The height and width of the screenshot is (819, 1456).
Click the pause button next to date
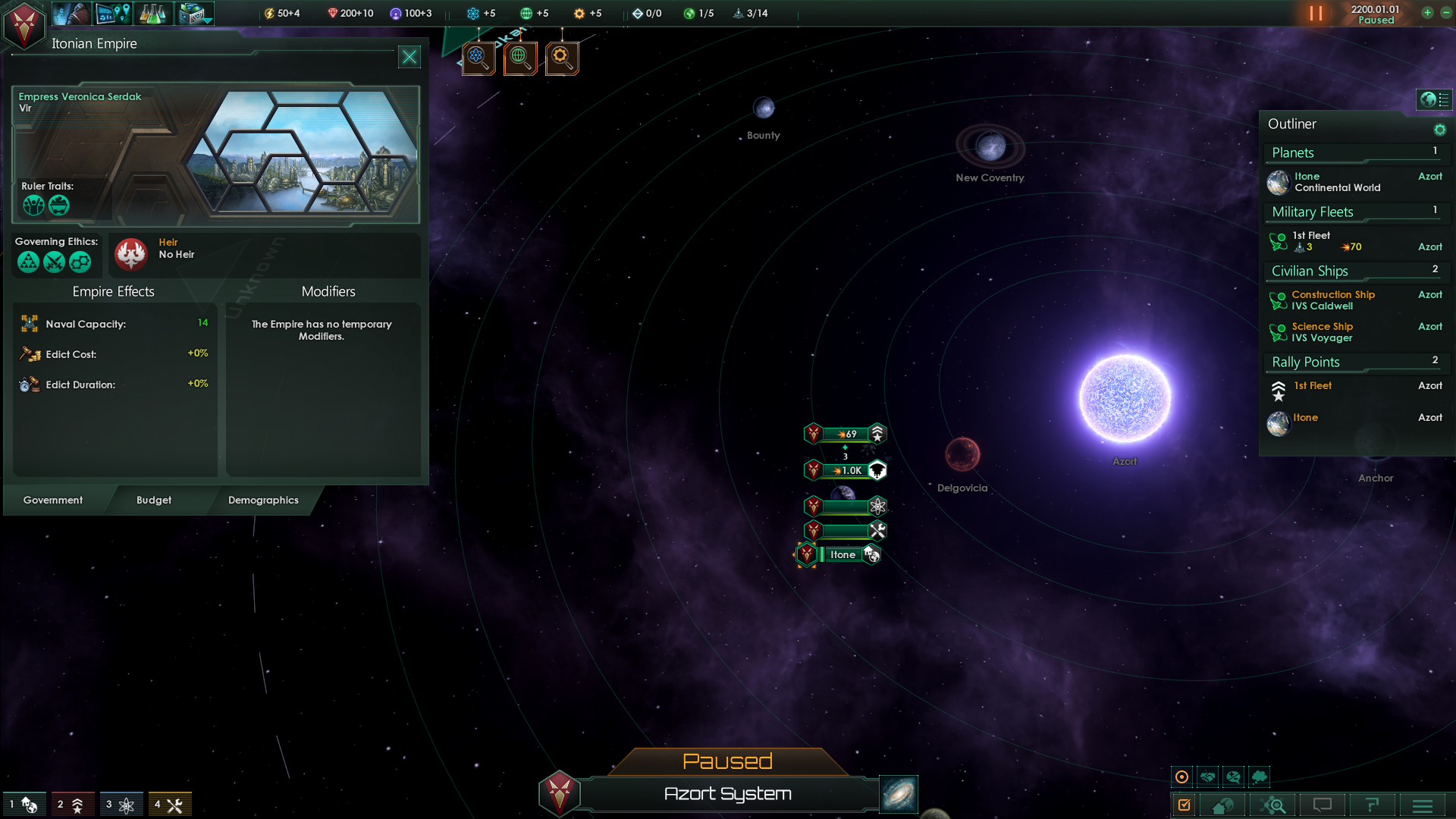(x=1316, y=14)
